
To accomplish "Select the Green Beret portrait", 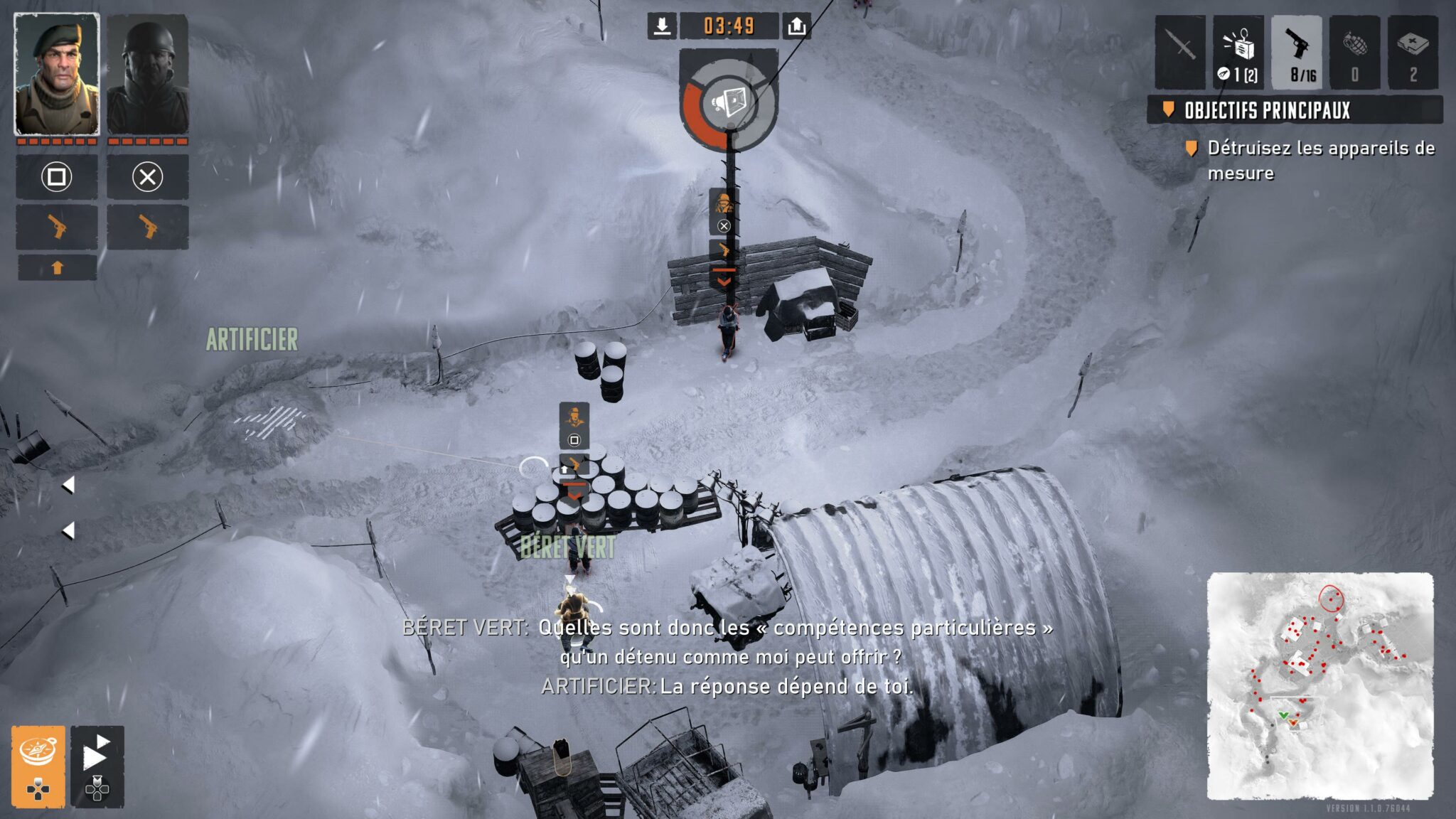I will [x=57, y=74].
